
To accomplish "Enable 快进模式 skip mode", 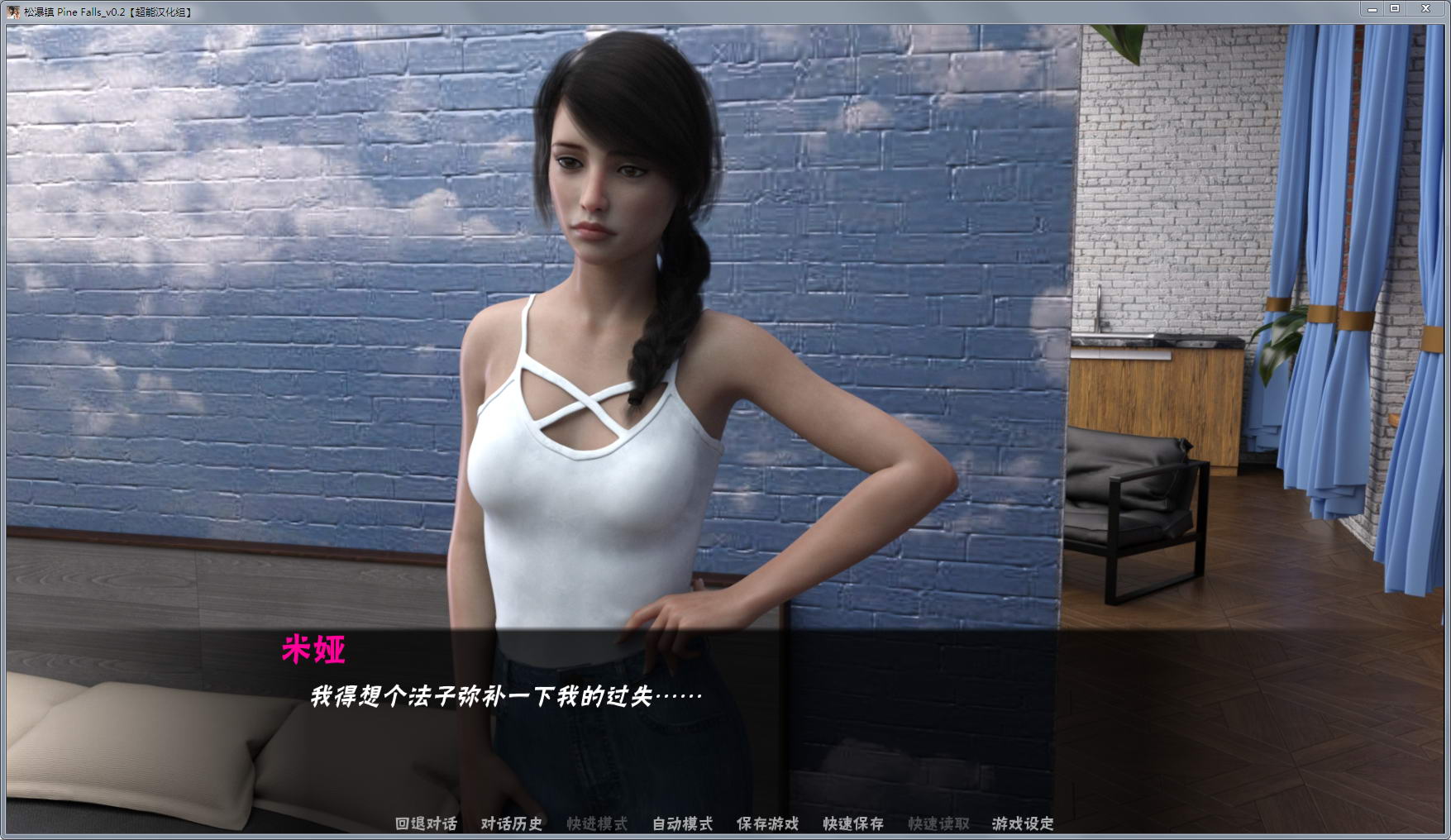I will (x=595, y=823).
